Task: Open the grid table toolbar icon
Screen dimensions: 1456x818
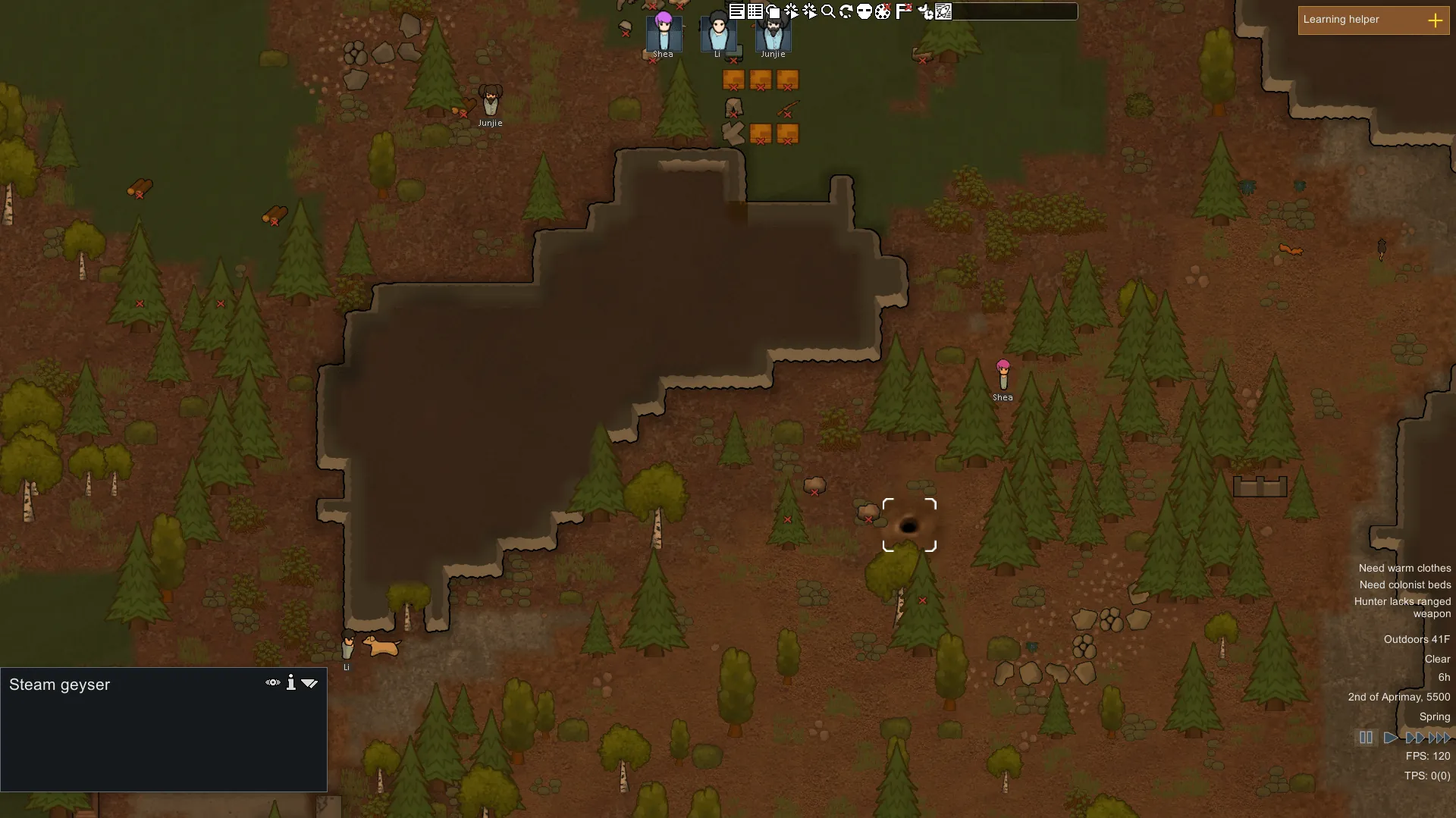Action: (755, 11)
